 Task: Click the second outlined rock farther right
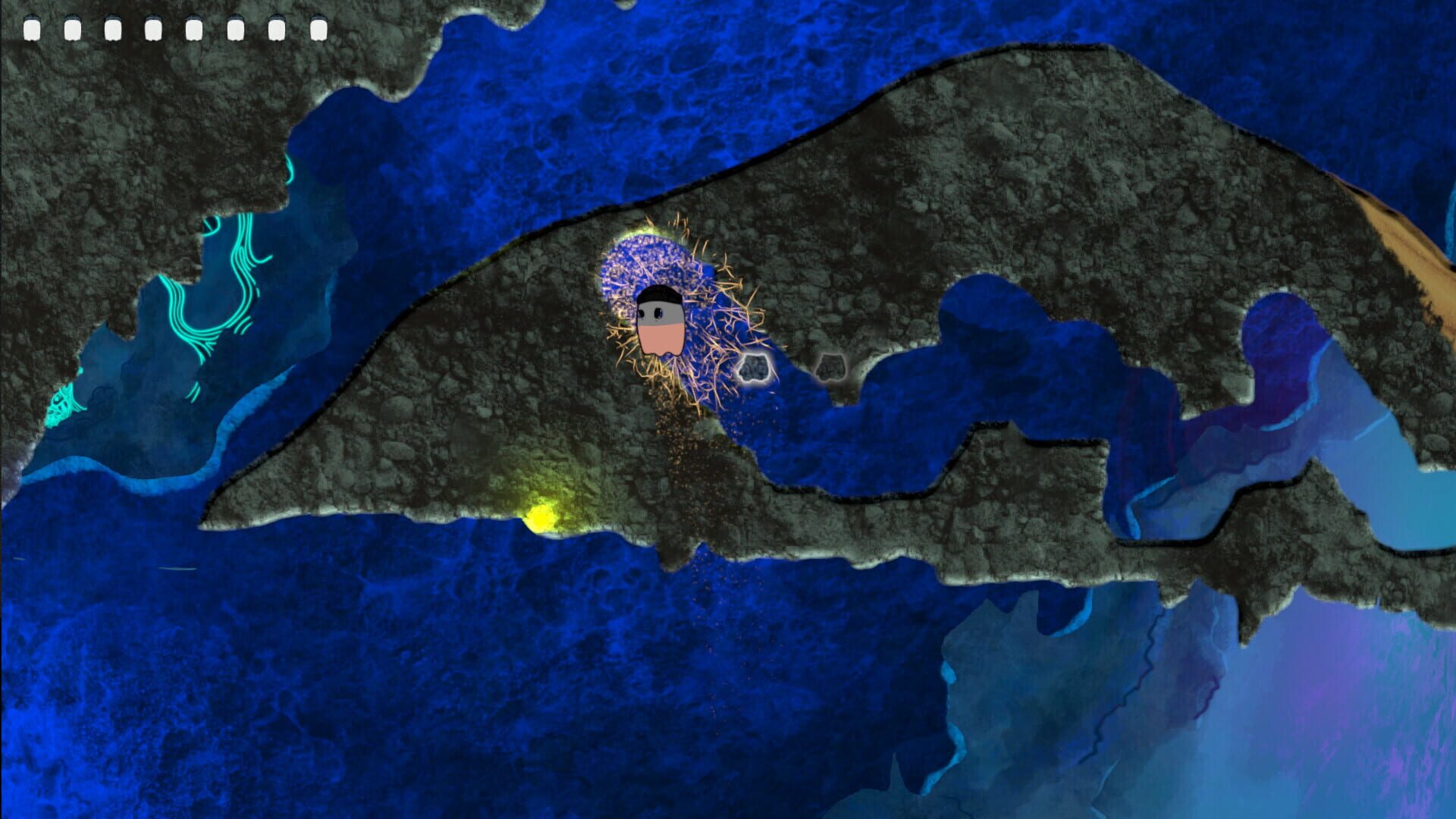[x=833, y=369]
